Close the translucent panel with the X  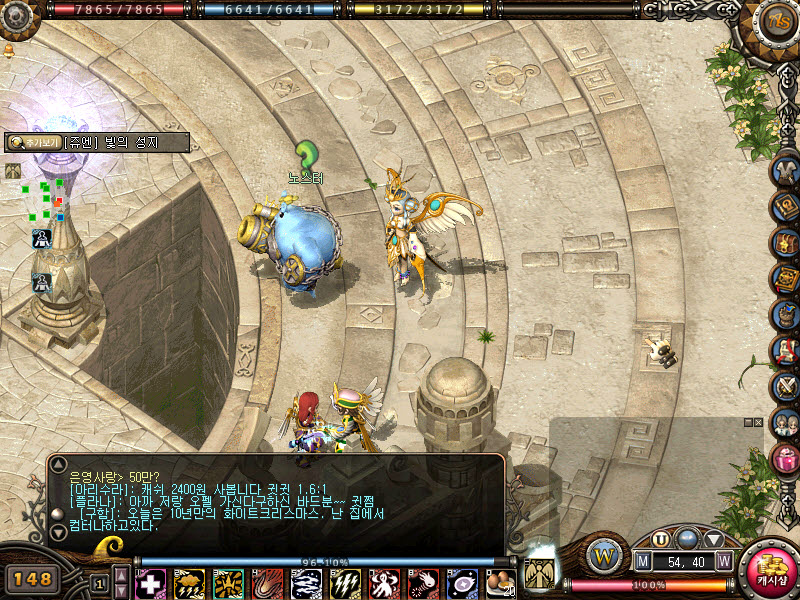coord(758,423)
